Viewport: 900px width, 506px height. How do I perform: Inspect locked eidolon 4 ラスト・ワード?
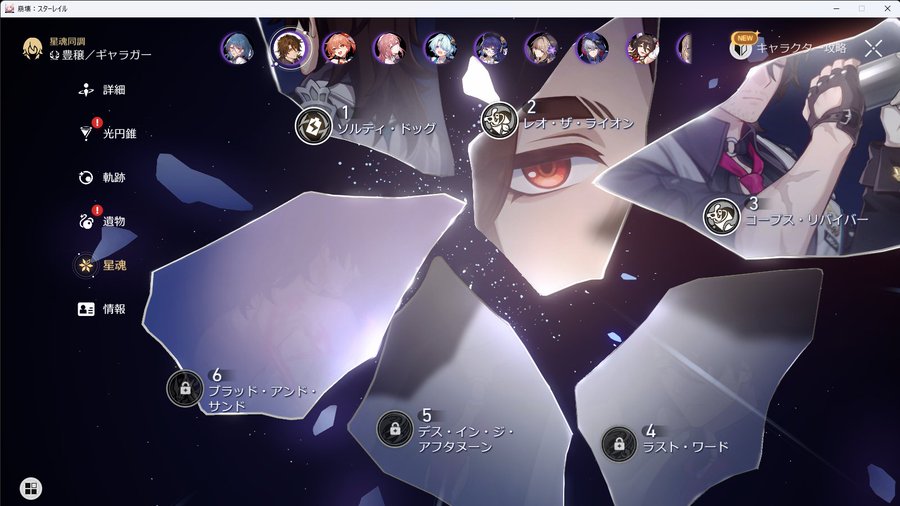tap(619, 443)
